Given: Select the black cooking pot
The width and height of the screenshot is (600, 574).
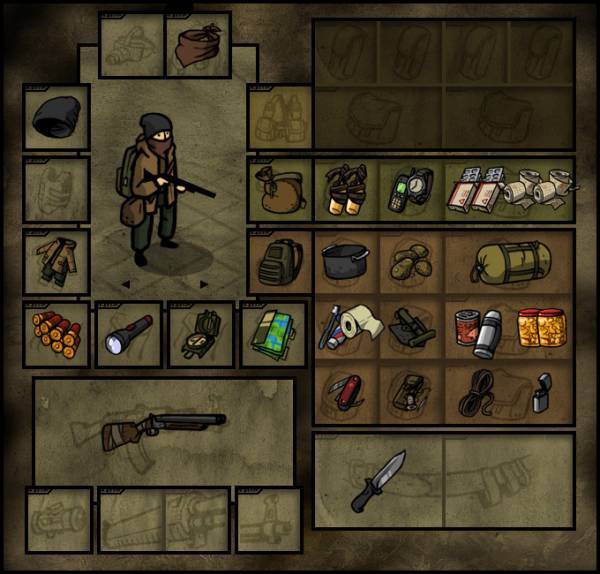Looking at the screenshot, I should (345, 261).
